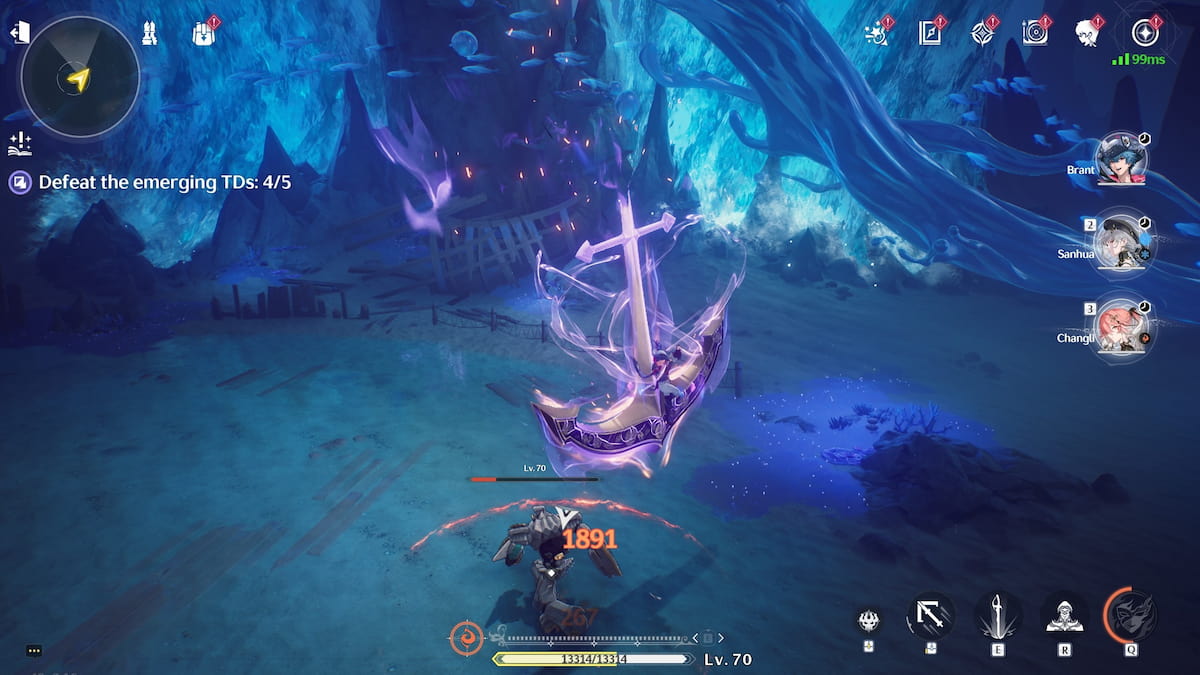Screen dimensions: 1200x675
Task: Activate the masked face ultimate skill
Action: pyautogui.click(x=1132, y=616)
